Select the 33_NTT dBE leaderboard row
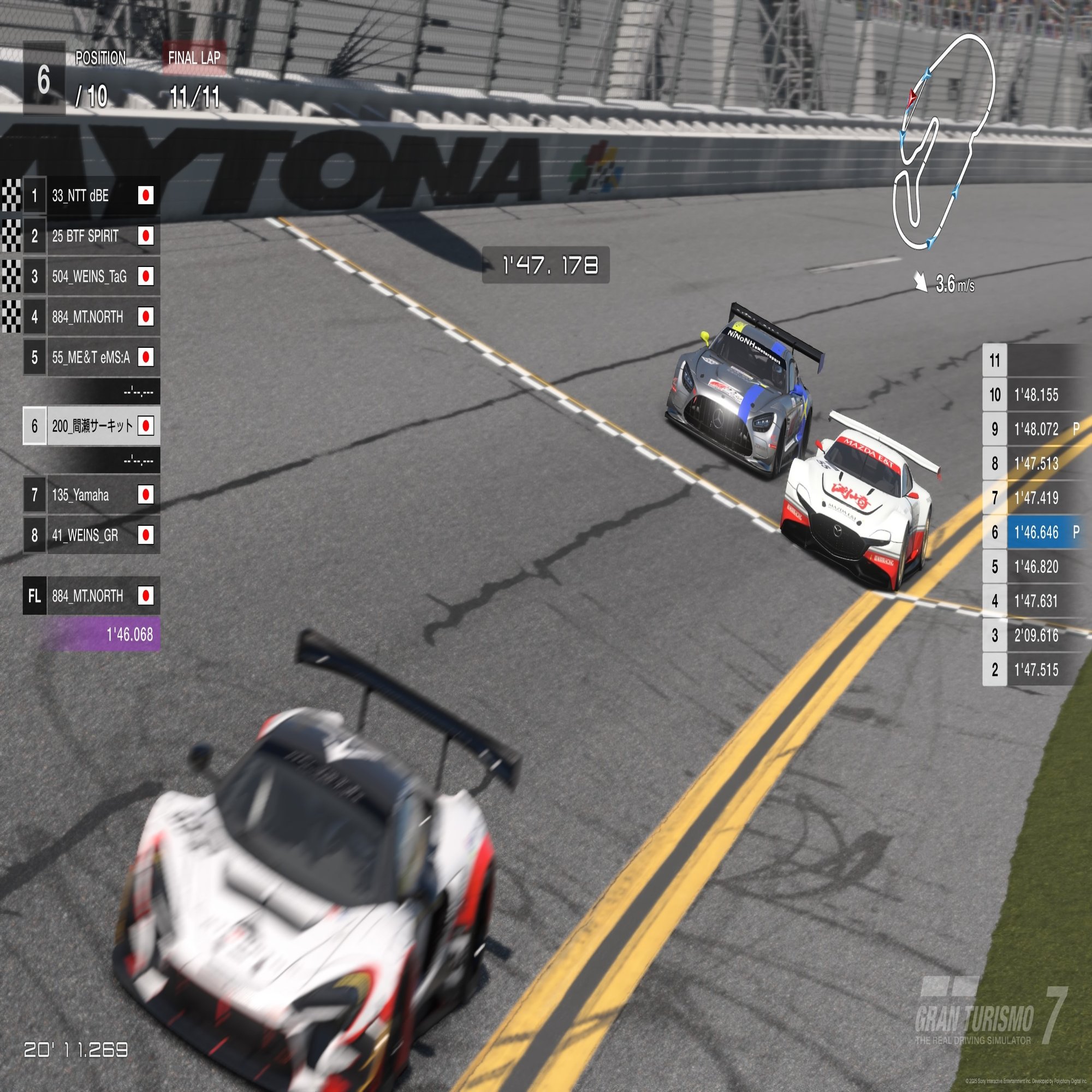1092x1092 pixels. click(x=91, y=195)
